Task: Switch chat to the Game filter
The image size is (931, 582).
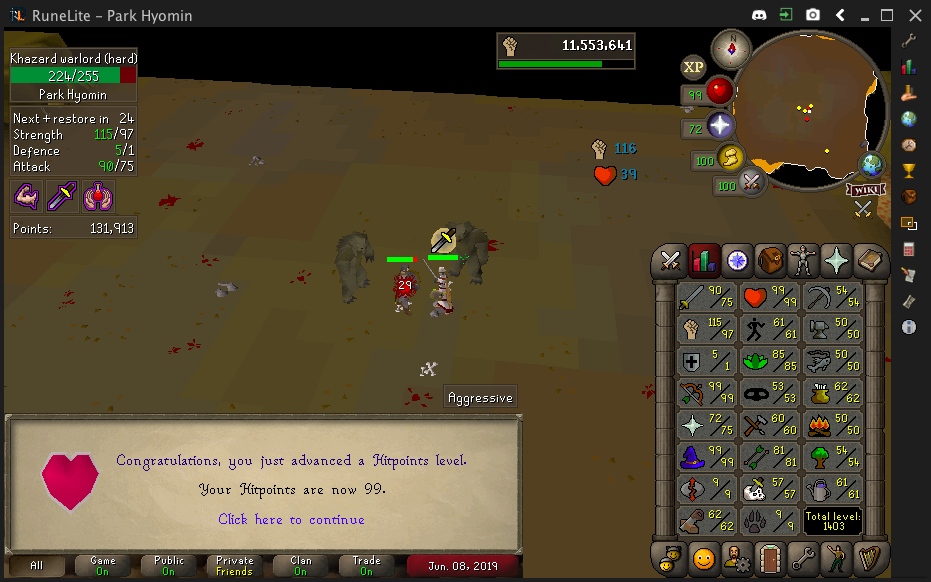Action: tap(103, 567)
